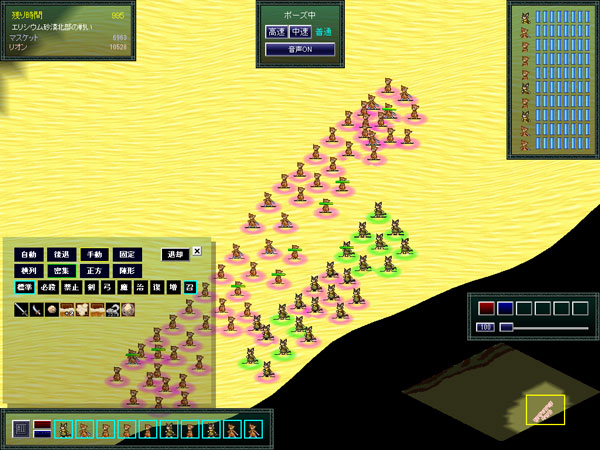Image resolution: width=600 pixels, height=450 pixels.
Task: Select the 後退 fall back command
Action: tap(61, 254)
